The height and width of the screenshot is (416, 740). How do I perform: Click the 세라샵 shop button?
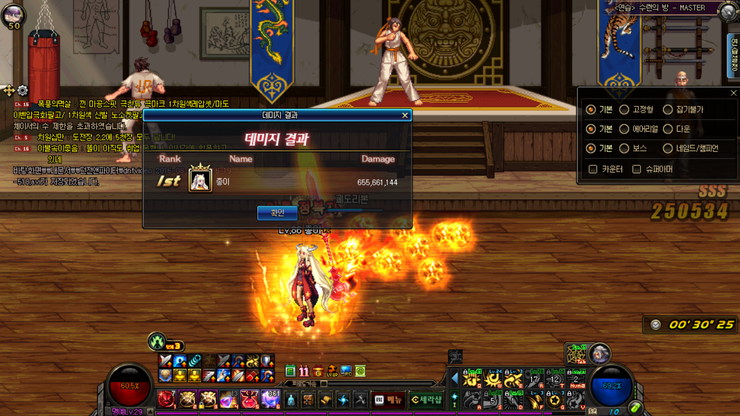pos(426,400)
